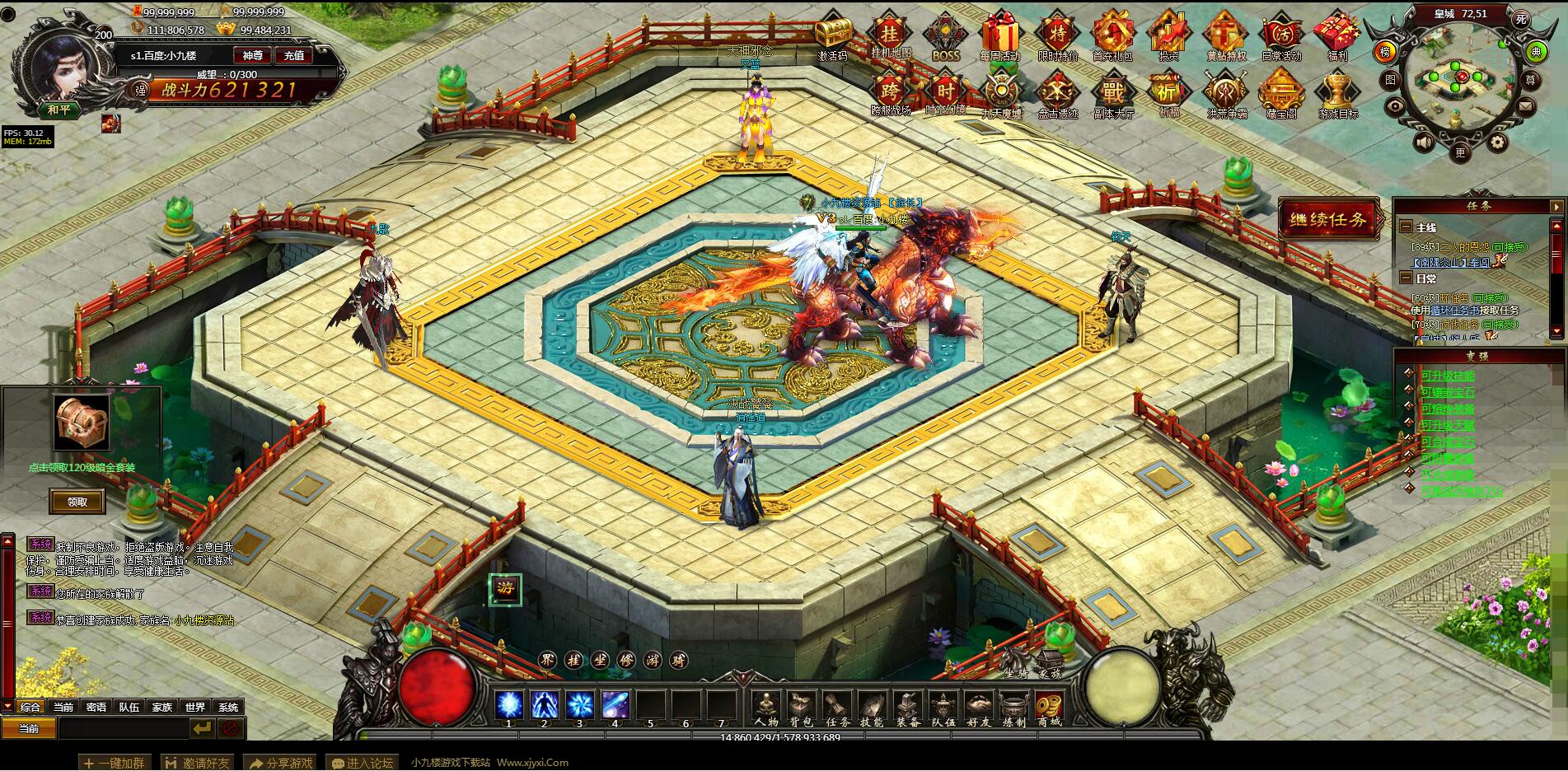Image resolution: width=1568 pixels, height=771 pixels.
Task: Enter the 副本大厅 dungeon hall
Action: coord(1112,94)
